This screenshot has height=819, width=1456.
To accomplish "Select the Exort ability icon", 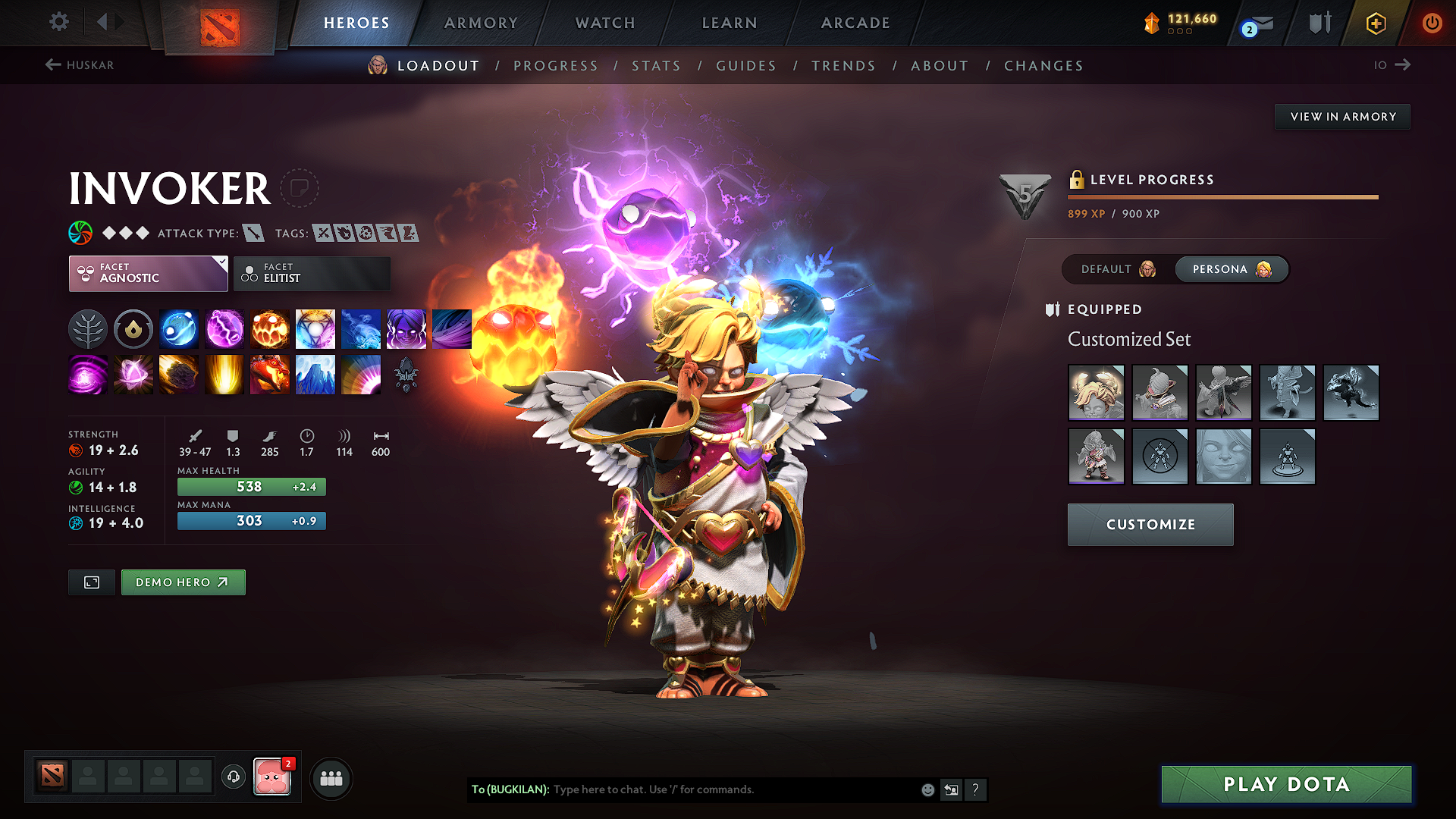I will tap(270, 328).
